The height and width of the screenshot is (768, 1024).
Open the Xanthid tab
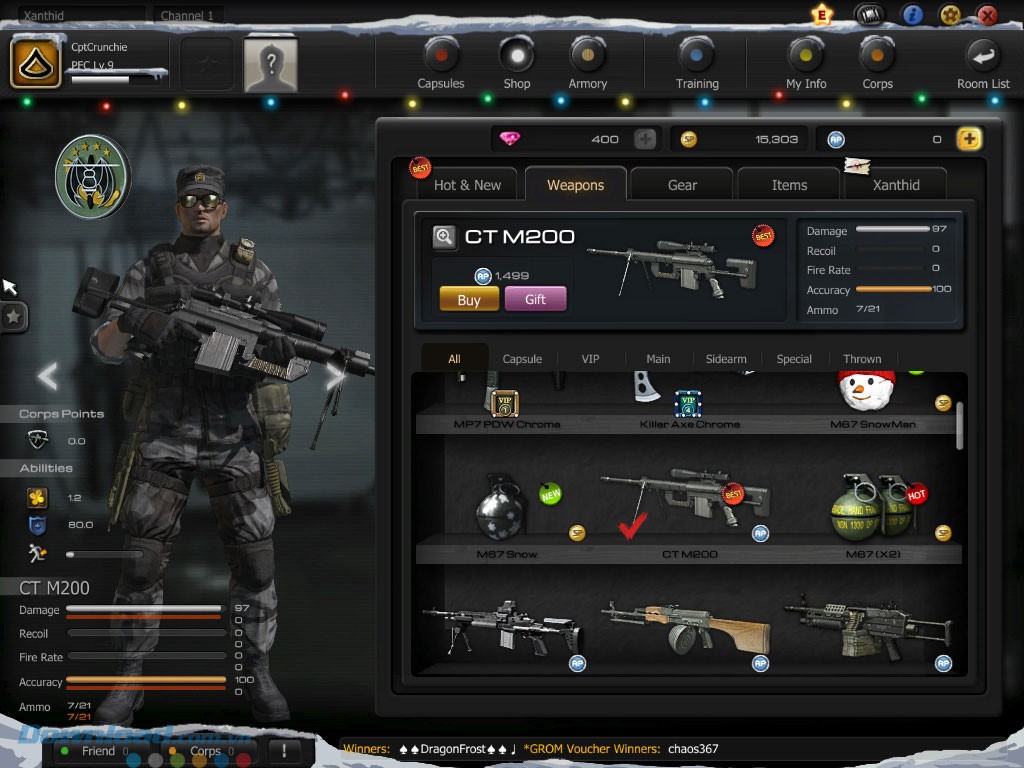tap(896, 185)
